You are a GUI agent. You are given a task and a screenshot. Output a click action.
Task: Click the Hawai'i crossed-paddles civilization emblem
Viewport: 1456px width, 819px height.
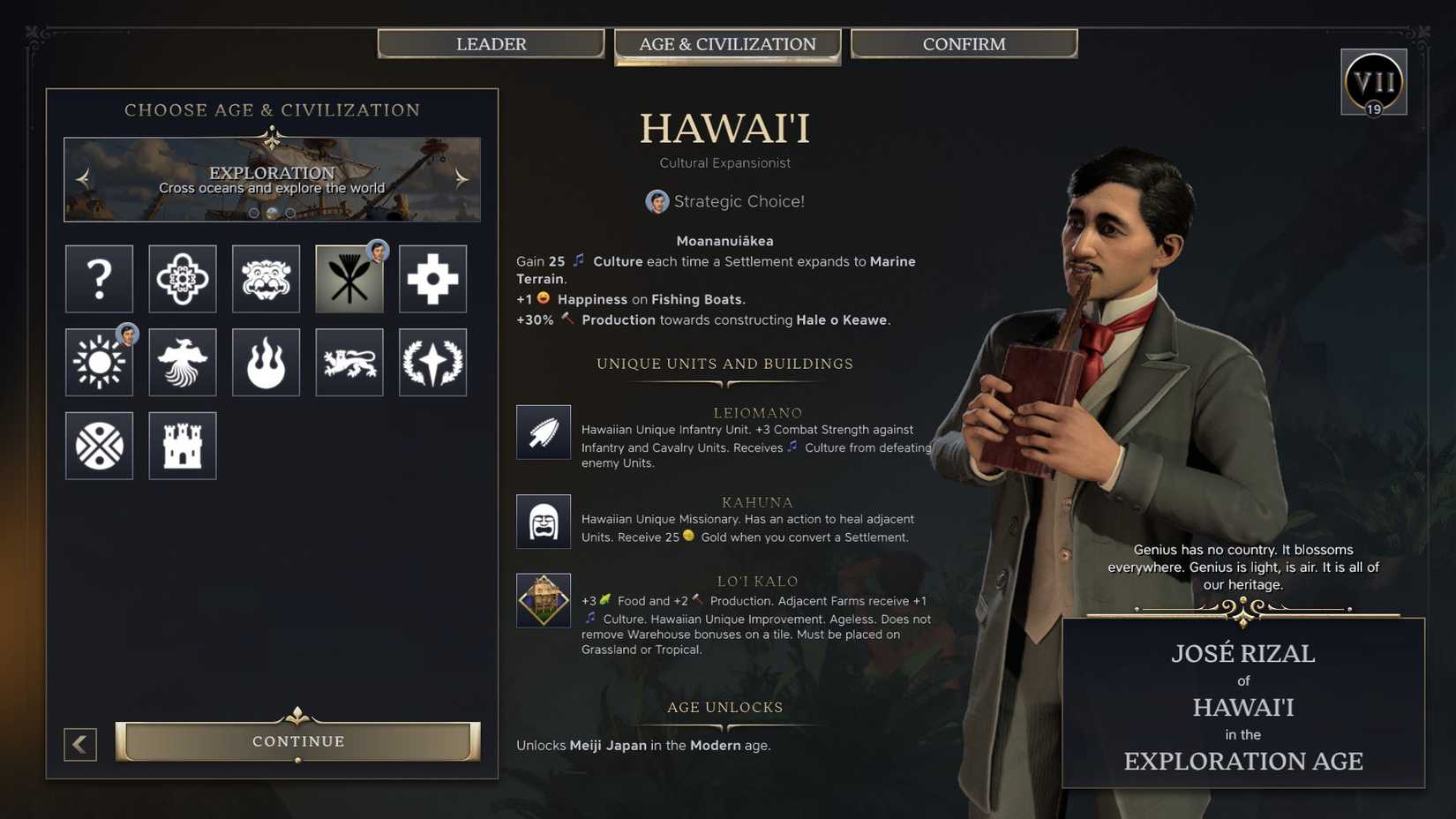349,280
